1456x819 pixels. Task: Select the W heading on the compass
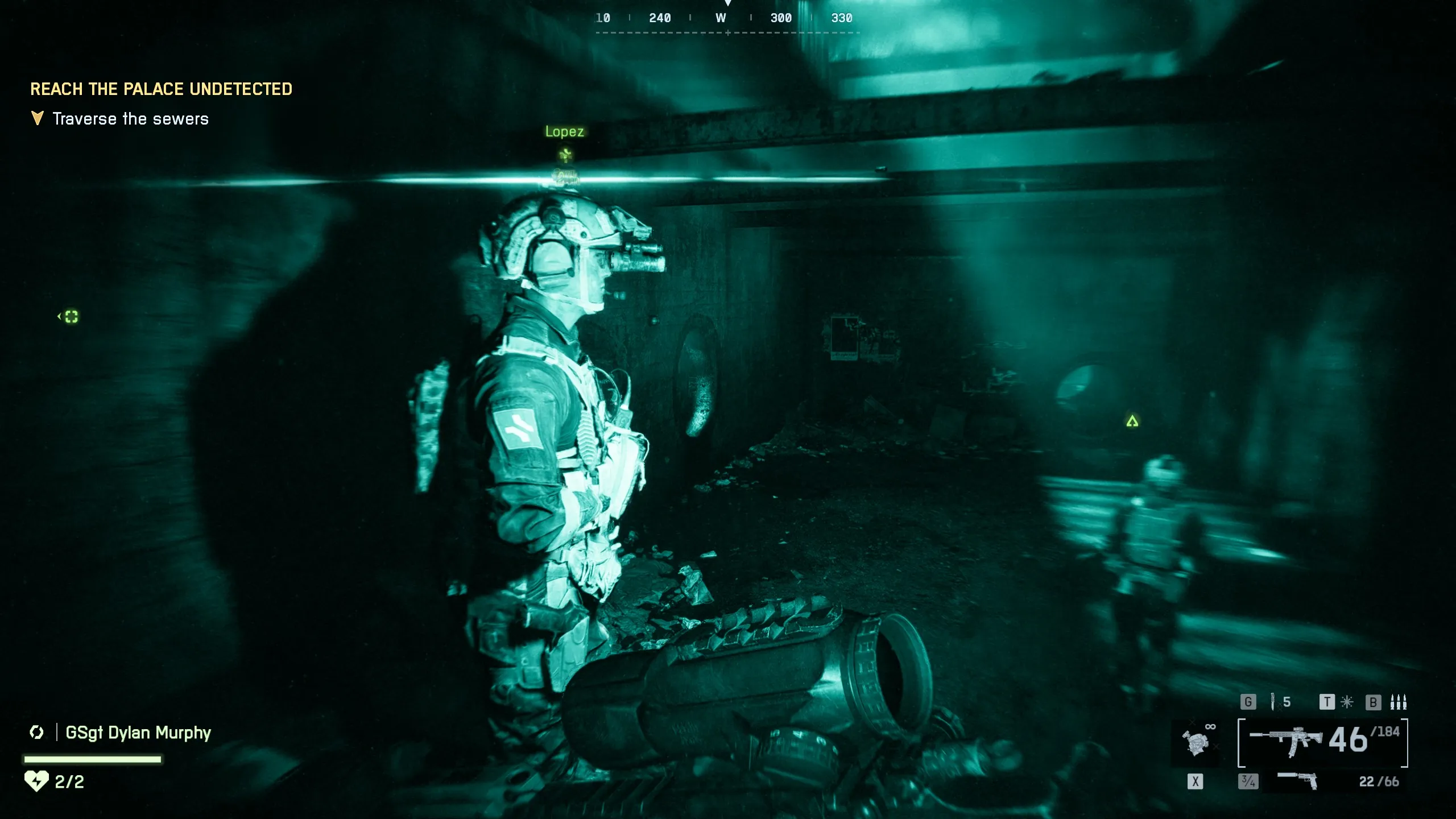(x=721, y=18)
